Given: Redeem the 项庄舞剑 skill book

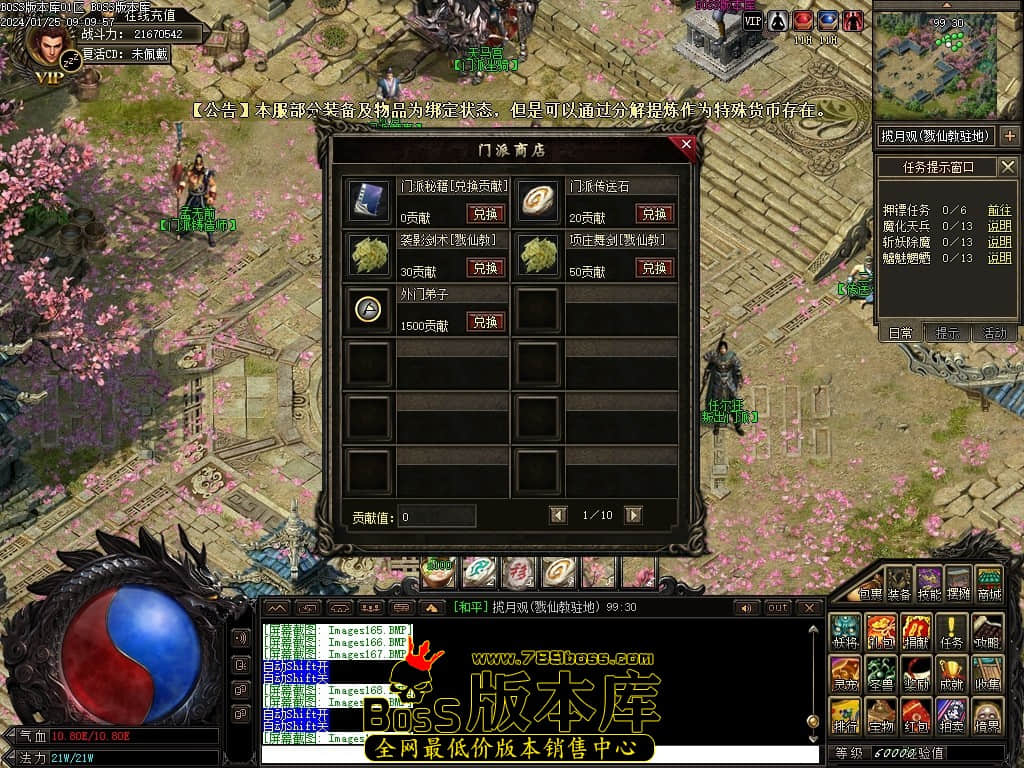Looking at the screenshot, I should coord(654,268).
